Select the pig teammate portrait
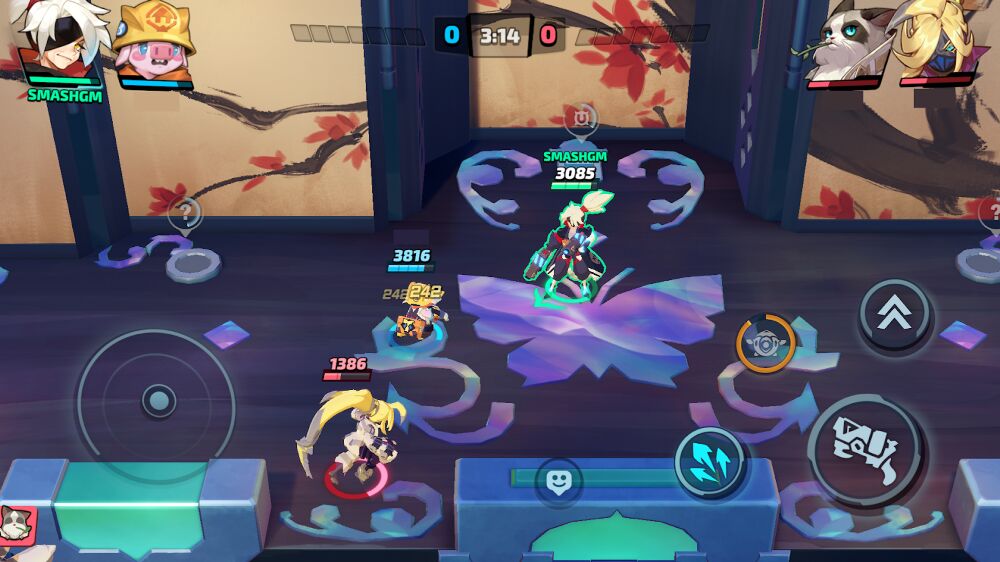1000x562 pixels. 154,42
